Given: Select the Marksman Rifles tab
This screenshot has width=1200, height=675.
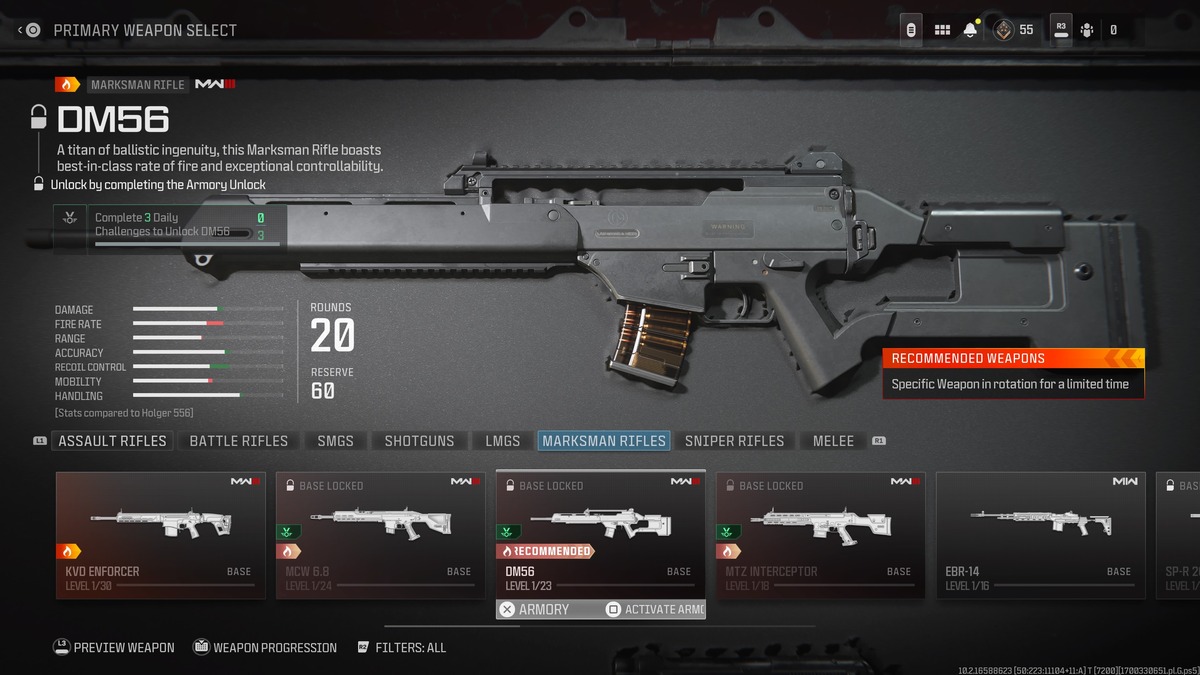Looking at the screenshot, I should [x=604, y=441].
